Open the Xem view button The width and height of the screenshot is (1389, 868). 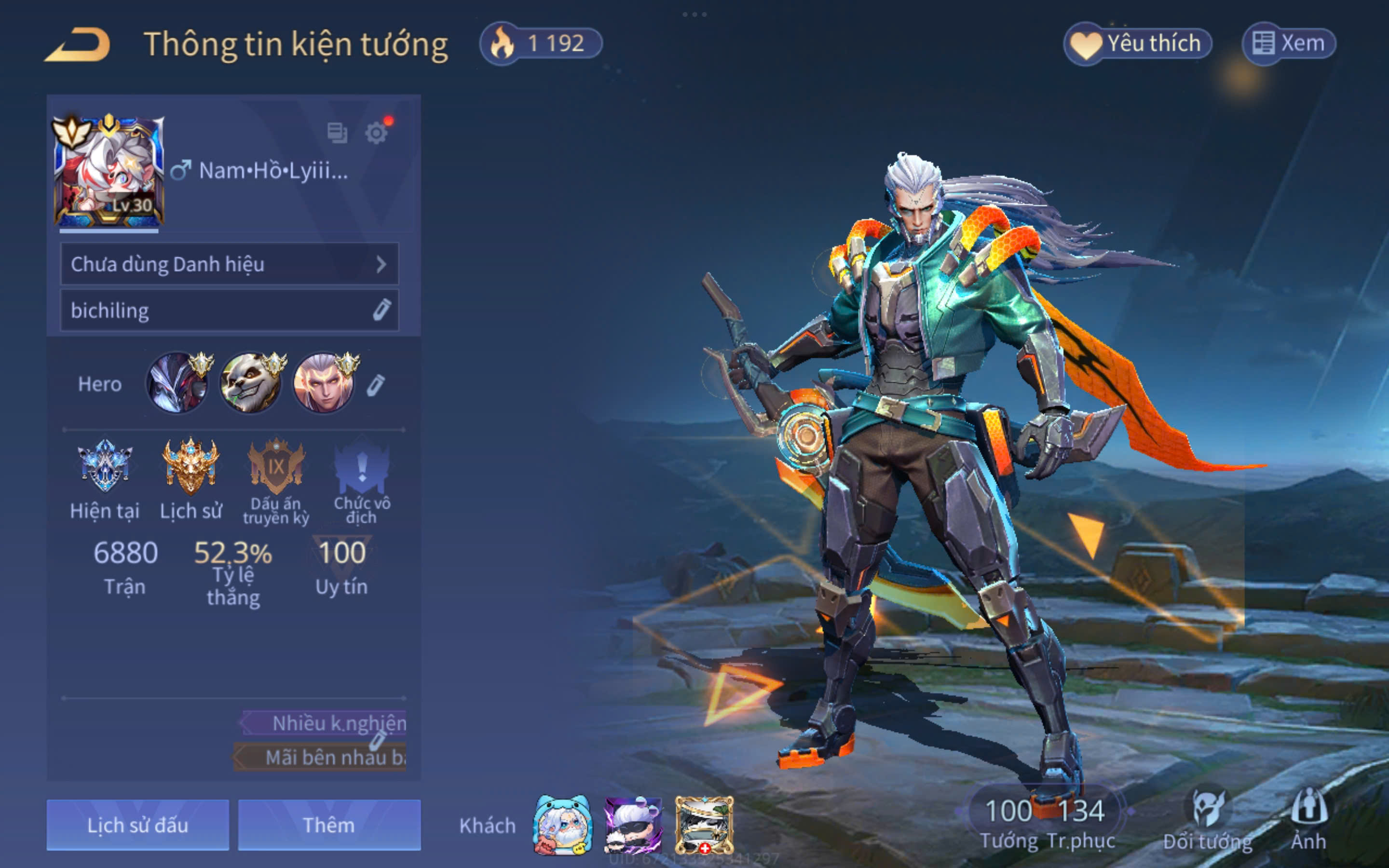tap(1289, 43)
